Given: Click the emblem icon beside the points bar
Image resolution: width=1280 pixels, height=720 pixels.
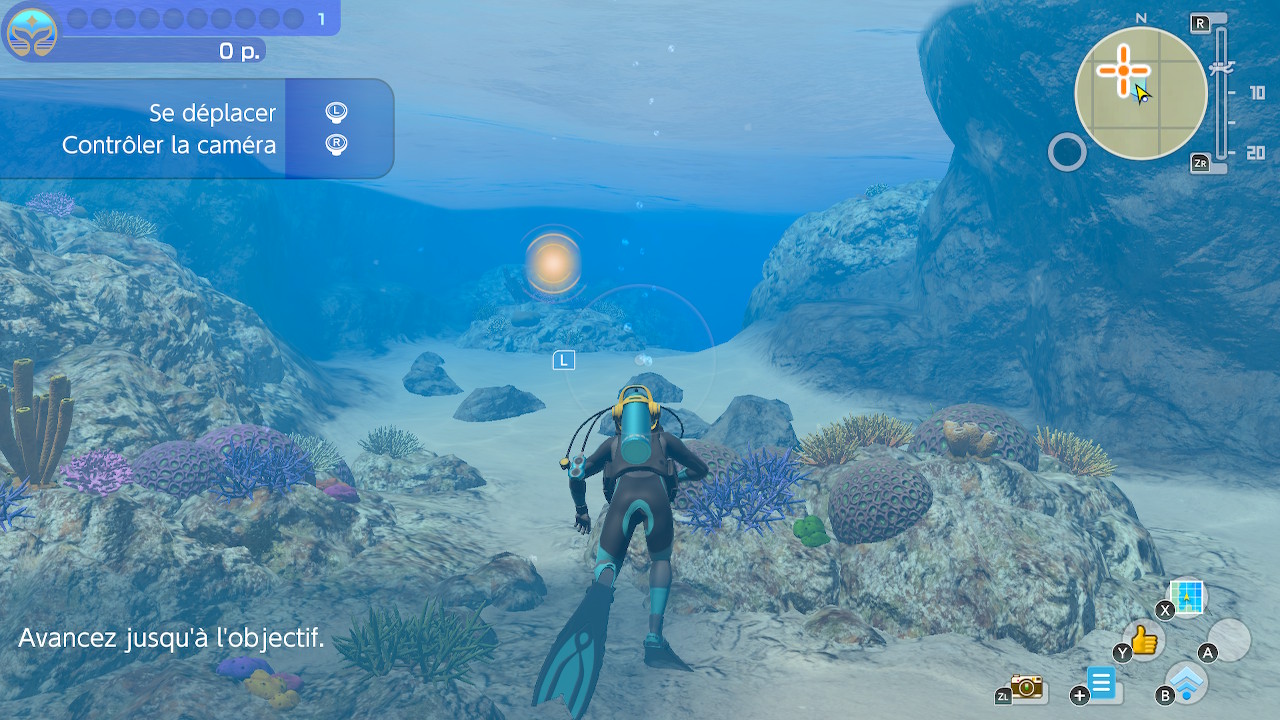Looking at the screenshot, I should [x=31, y=31].
